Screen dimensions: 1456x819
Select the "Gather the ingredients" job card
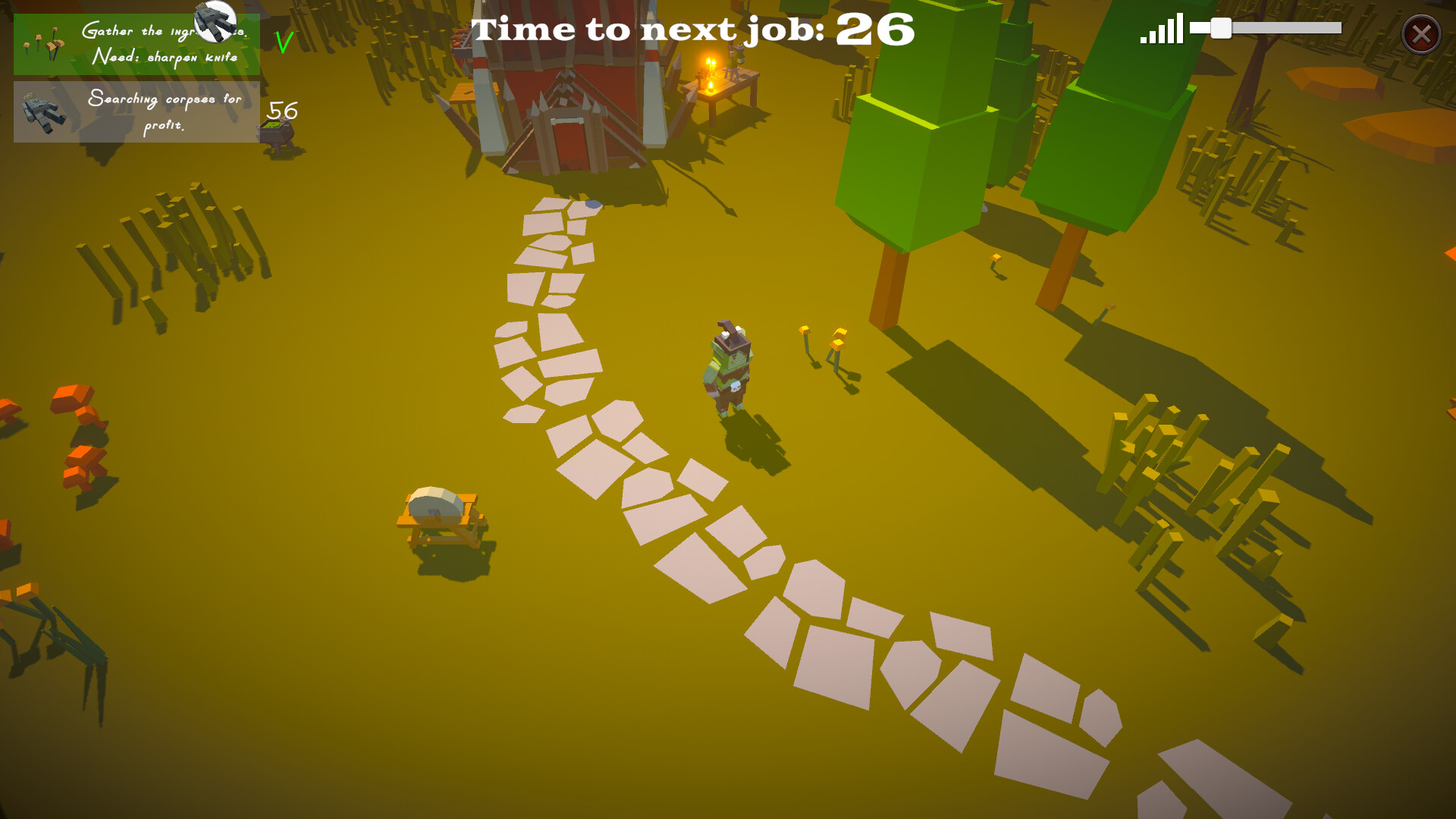pos(136,44)
